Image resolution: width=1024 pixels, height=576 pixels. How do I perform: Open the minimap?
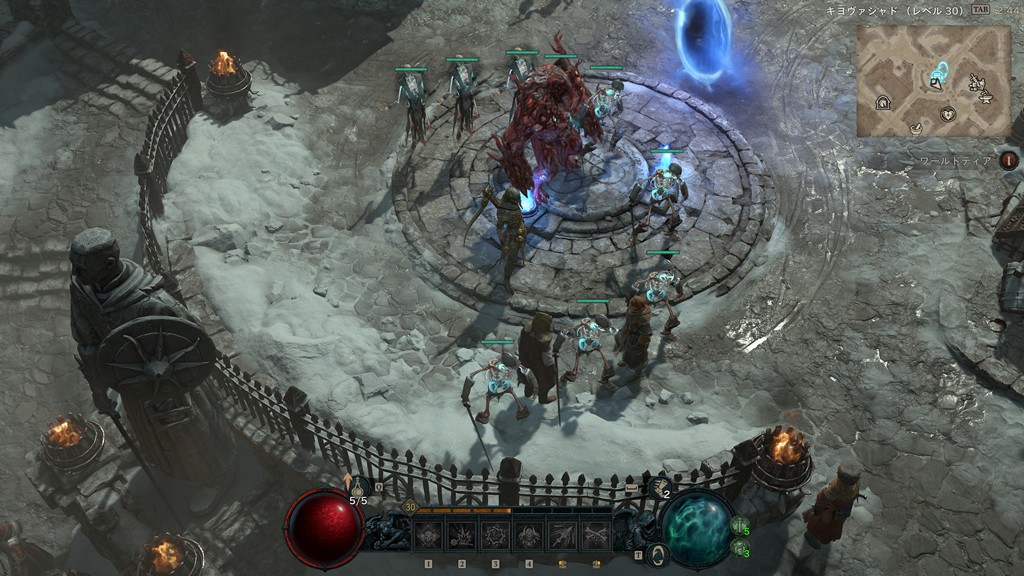[x=933, y=81]
